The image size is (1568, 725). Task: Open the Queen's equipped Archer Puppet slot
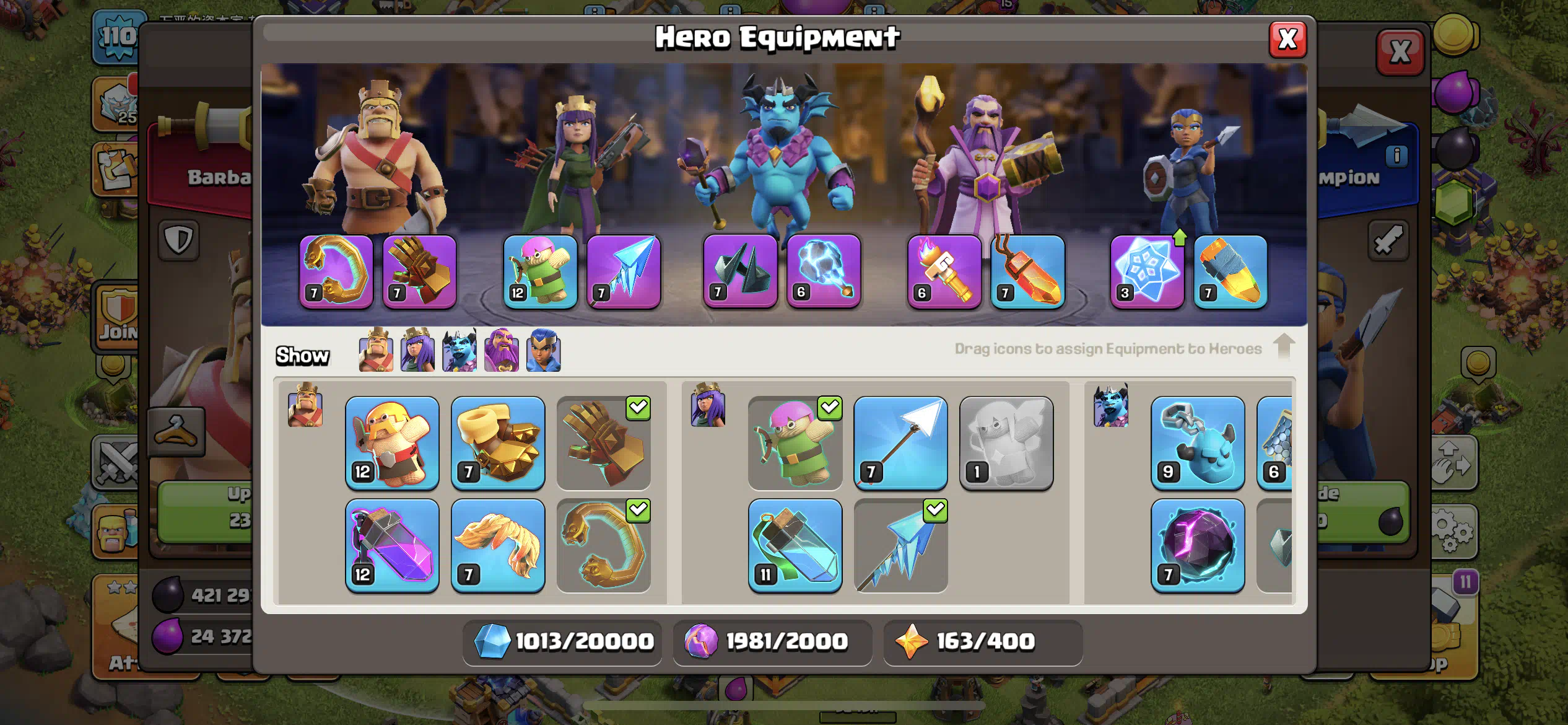[540, 271]
